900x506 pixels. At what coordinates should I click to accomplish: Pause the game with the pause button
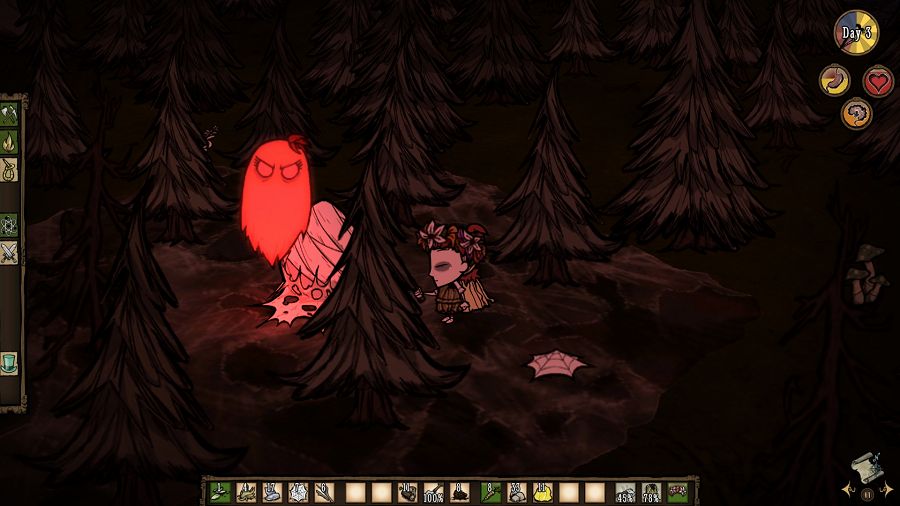coord(866,493)
